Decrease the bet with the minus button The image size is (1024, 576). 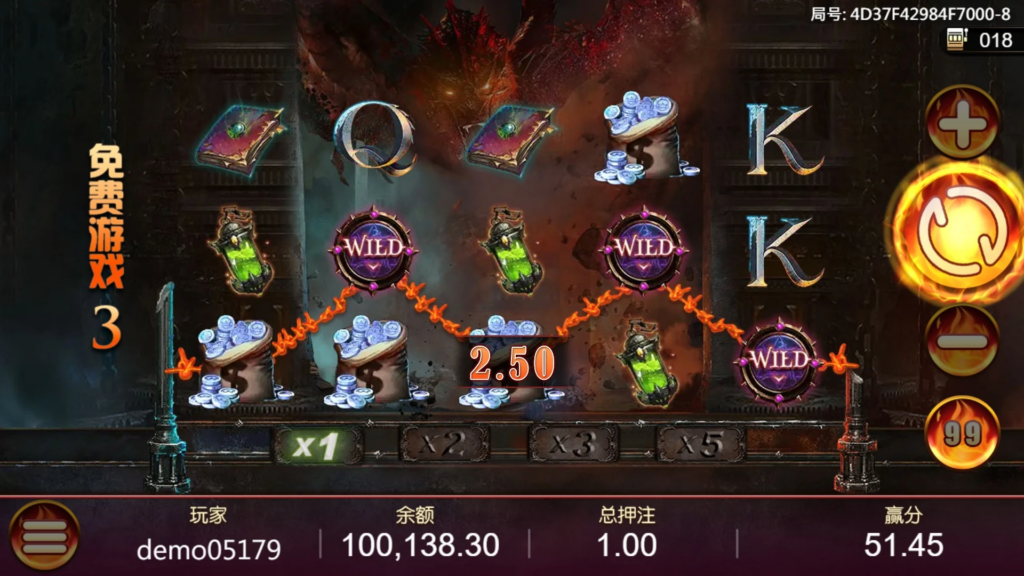962,340
